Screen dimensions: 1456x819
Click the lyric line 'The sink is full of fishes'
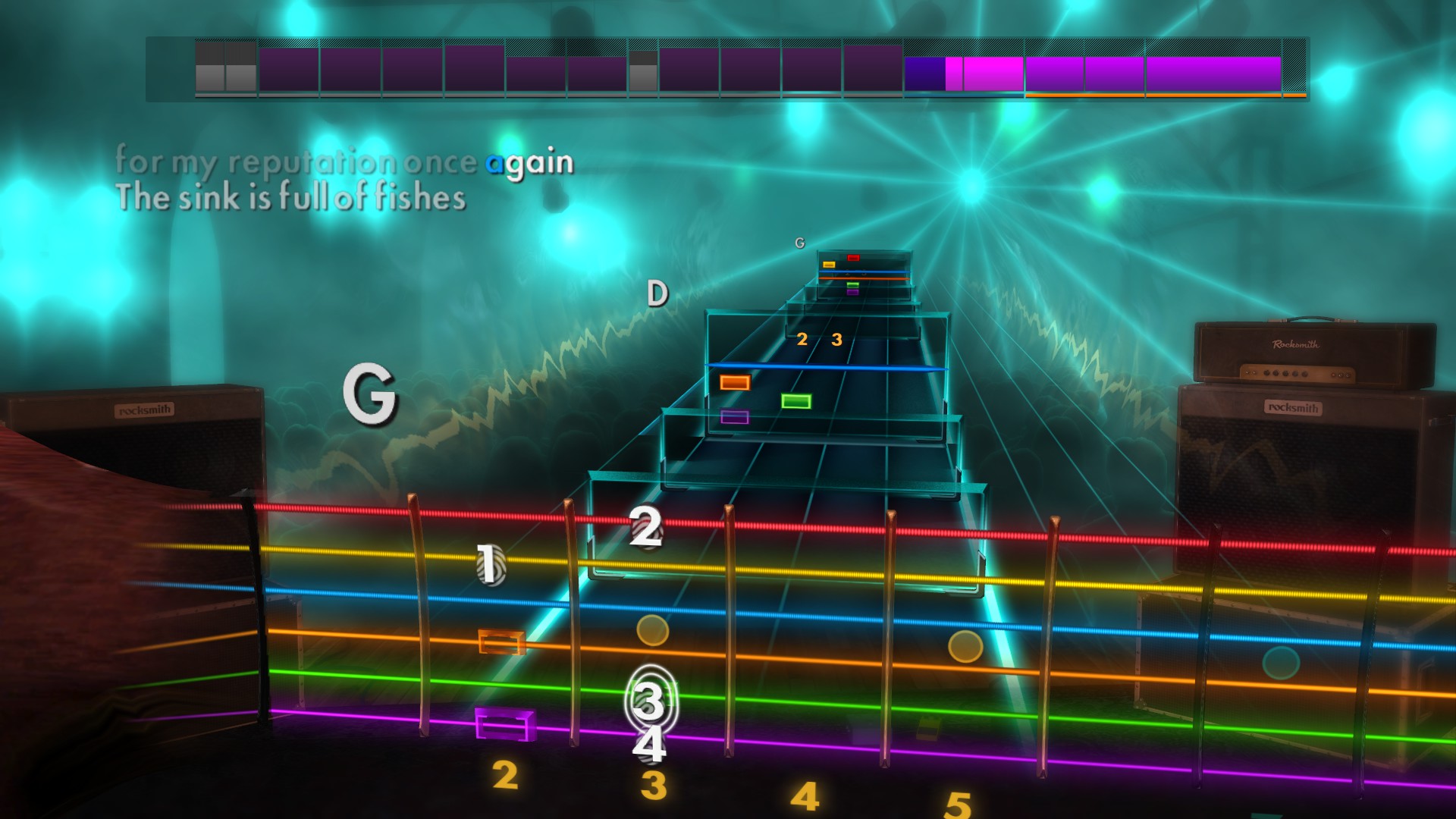(x=290, y=199)
